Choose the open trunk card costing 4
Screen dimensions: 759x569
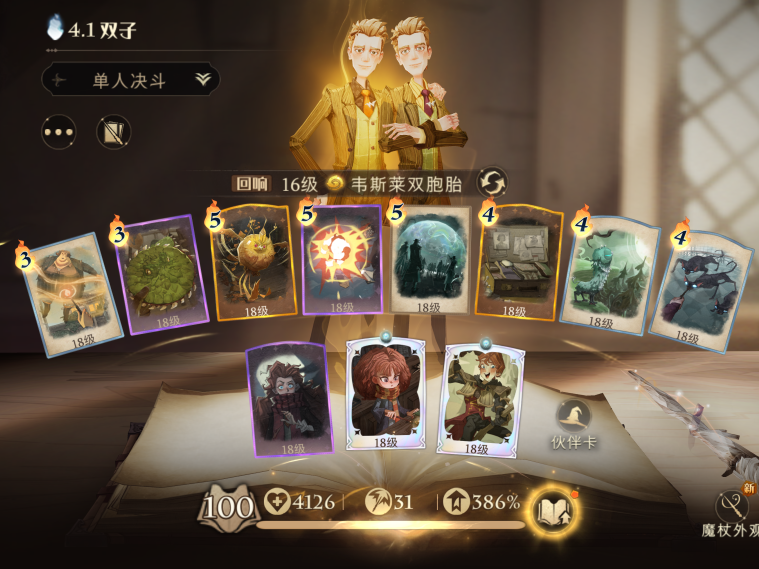(x=518, y=263)
